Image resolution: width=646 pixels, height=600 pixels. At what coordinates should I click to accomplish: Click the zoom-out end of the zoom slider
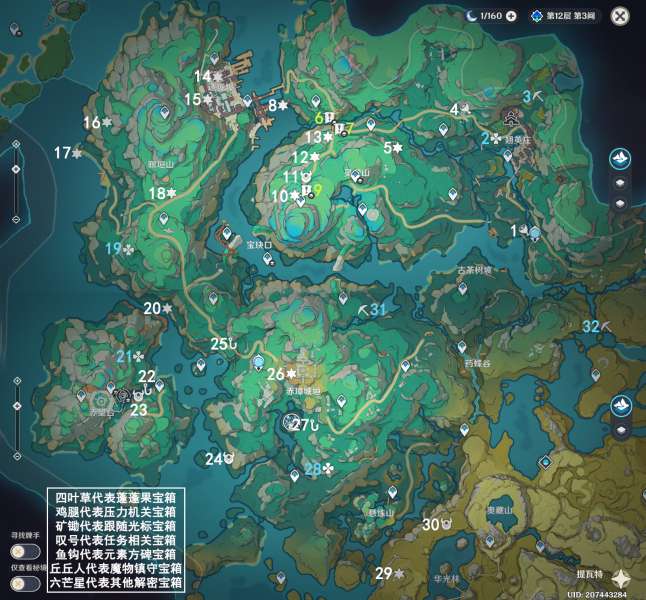pyautogui.click(x=16, y=220)
